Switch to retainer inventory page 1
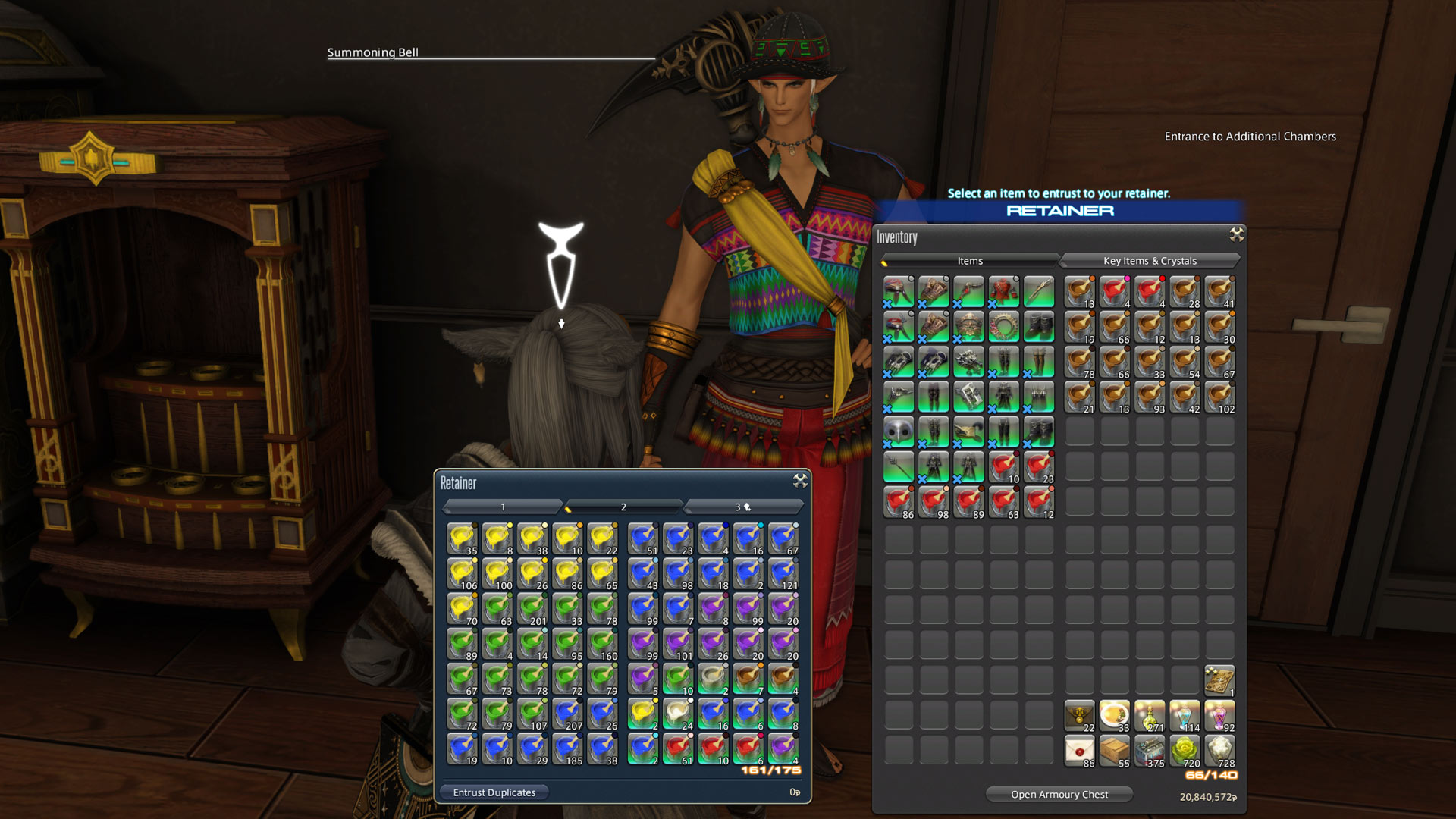1456x819 pixels. tap(504, 507)
